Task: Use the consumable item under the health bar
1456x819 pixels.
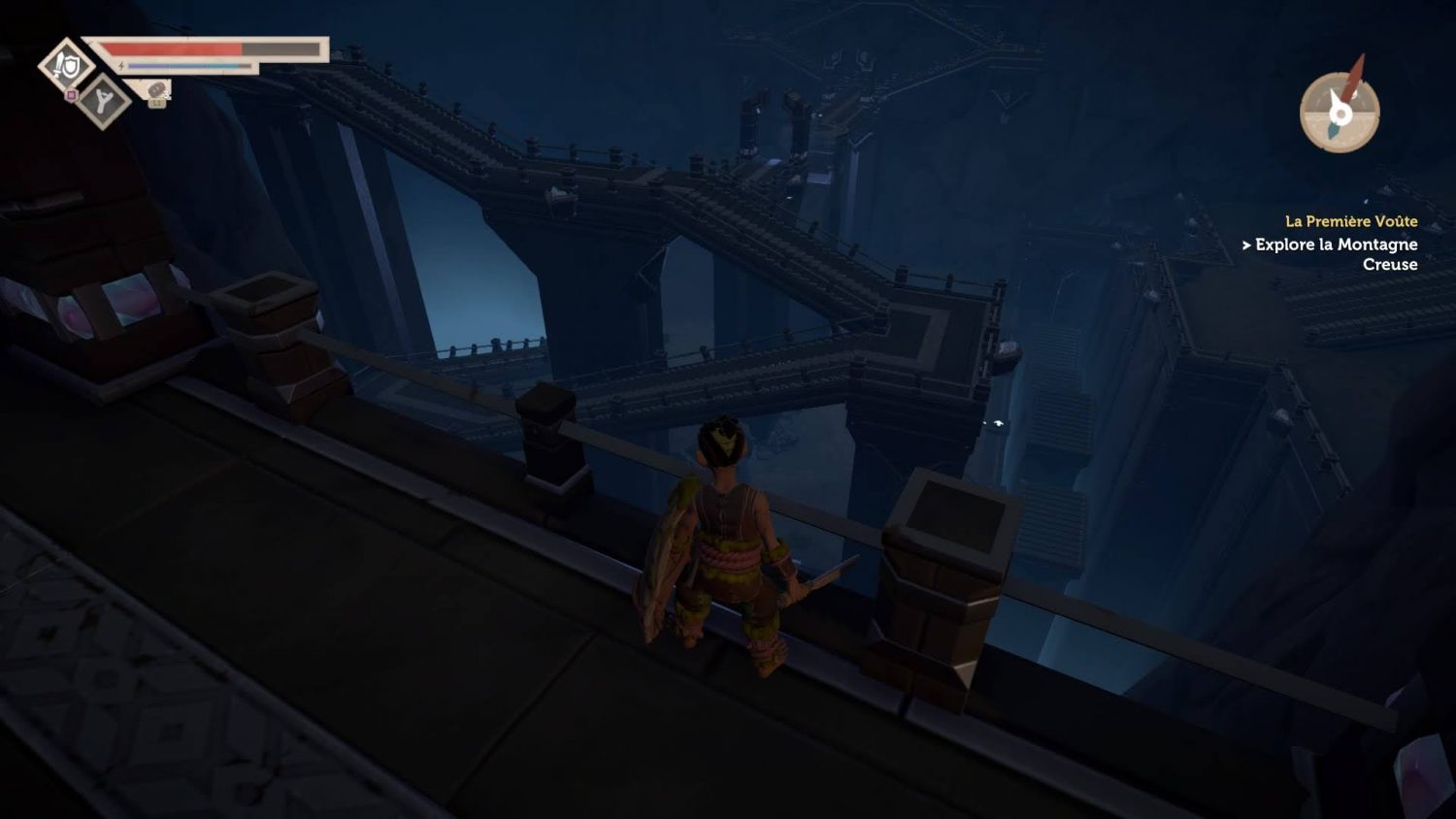Action: click(157, 91)
